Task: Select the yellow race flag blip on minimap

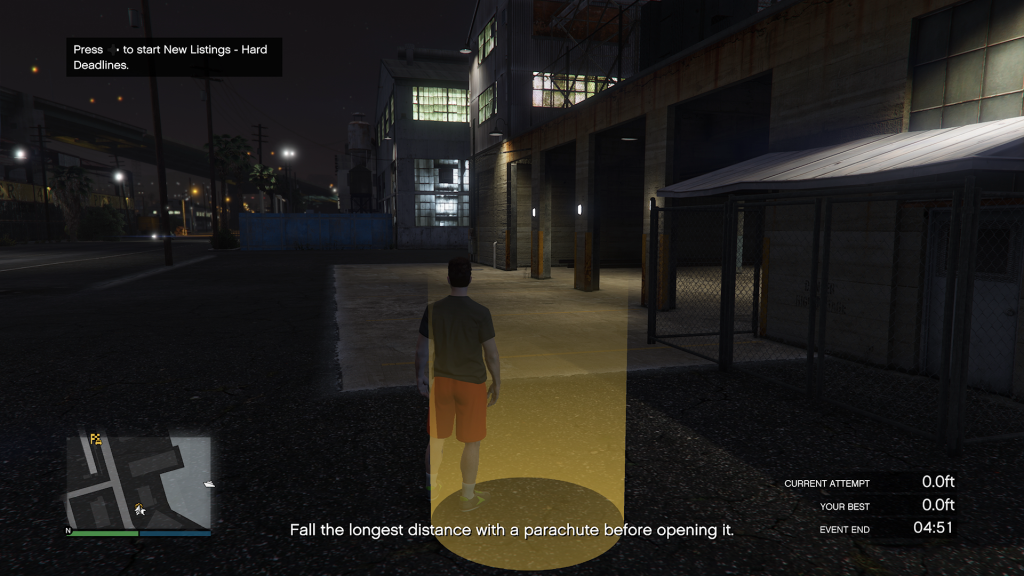Action: coord(96,438)
